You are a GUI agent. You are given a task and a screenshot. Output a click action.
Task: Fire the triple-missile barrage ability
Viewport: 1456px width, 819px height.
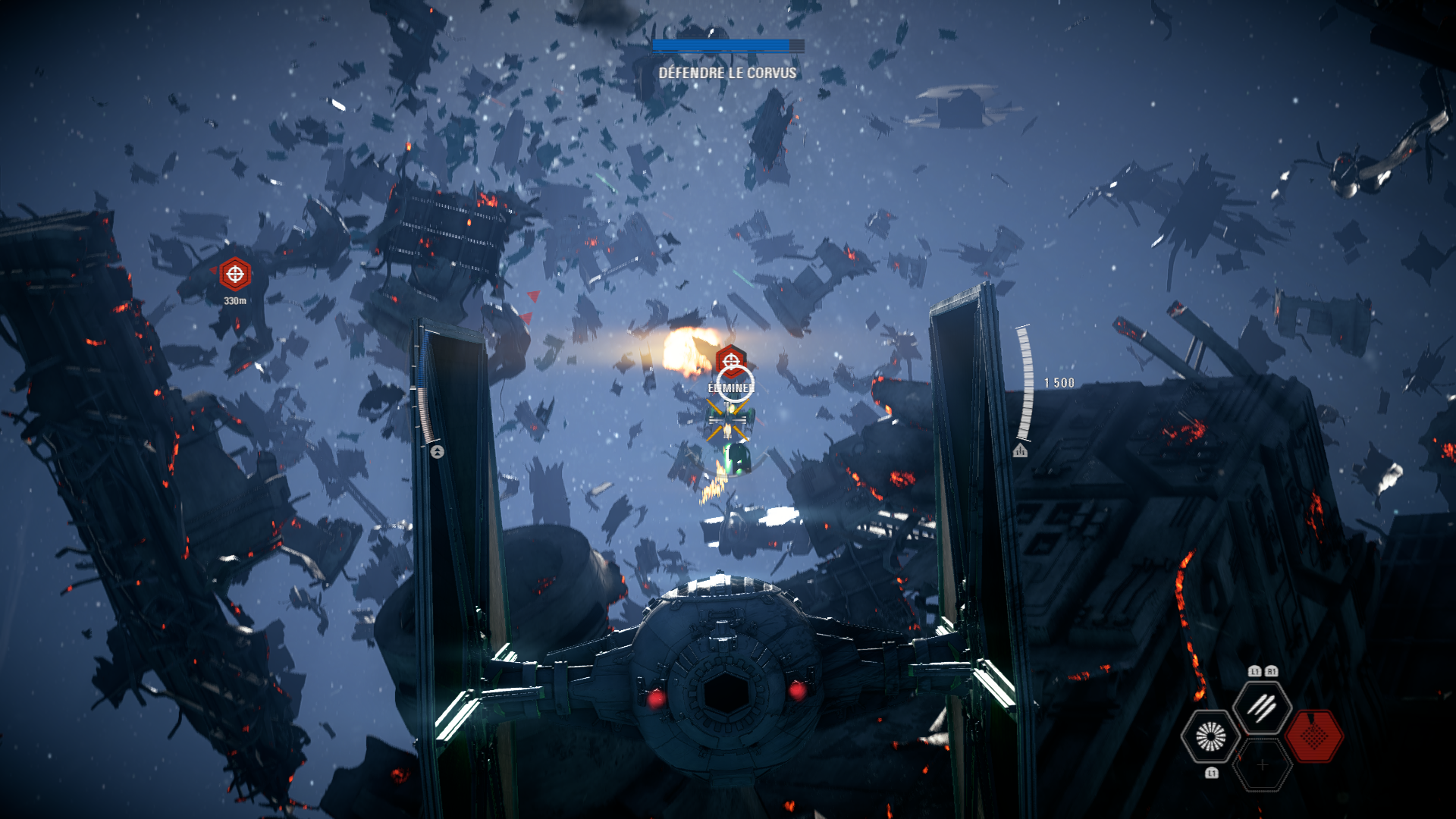click(x=1263, y=708)
